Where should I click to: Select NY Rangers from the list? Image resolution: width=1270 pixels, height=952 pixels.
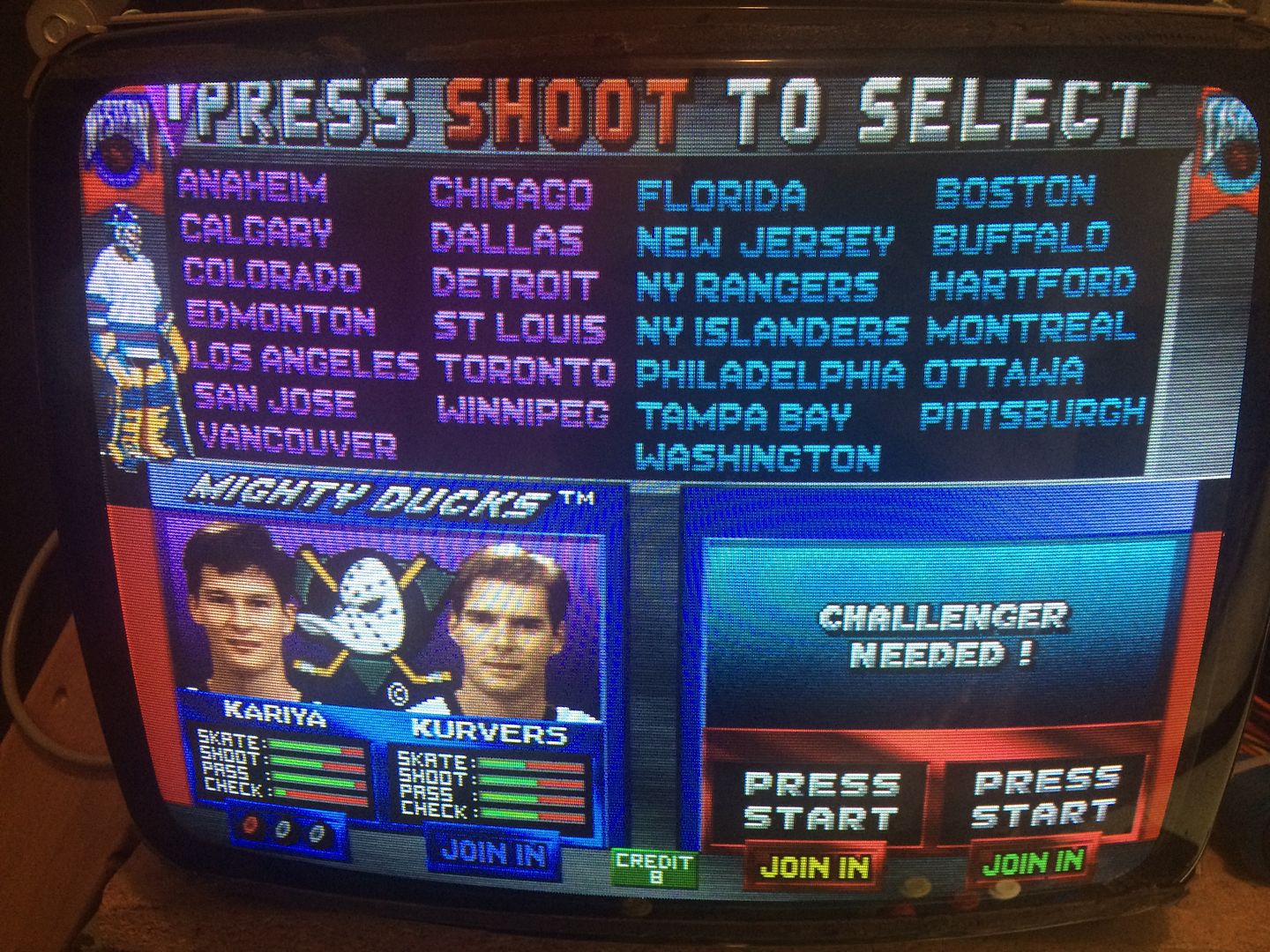pyautogui.click(x=757, y=286)
